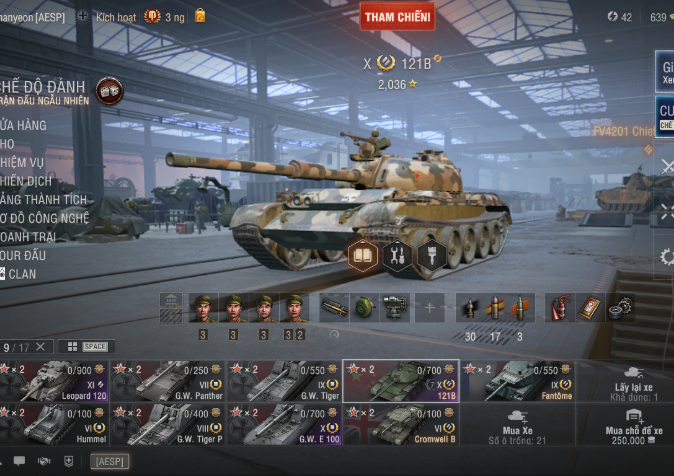Image resolution: width=674 pixels, height=476 pixels.
Task: Click the empty plus equipment slot
Action: coord(429,307)
